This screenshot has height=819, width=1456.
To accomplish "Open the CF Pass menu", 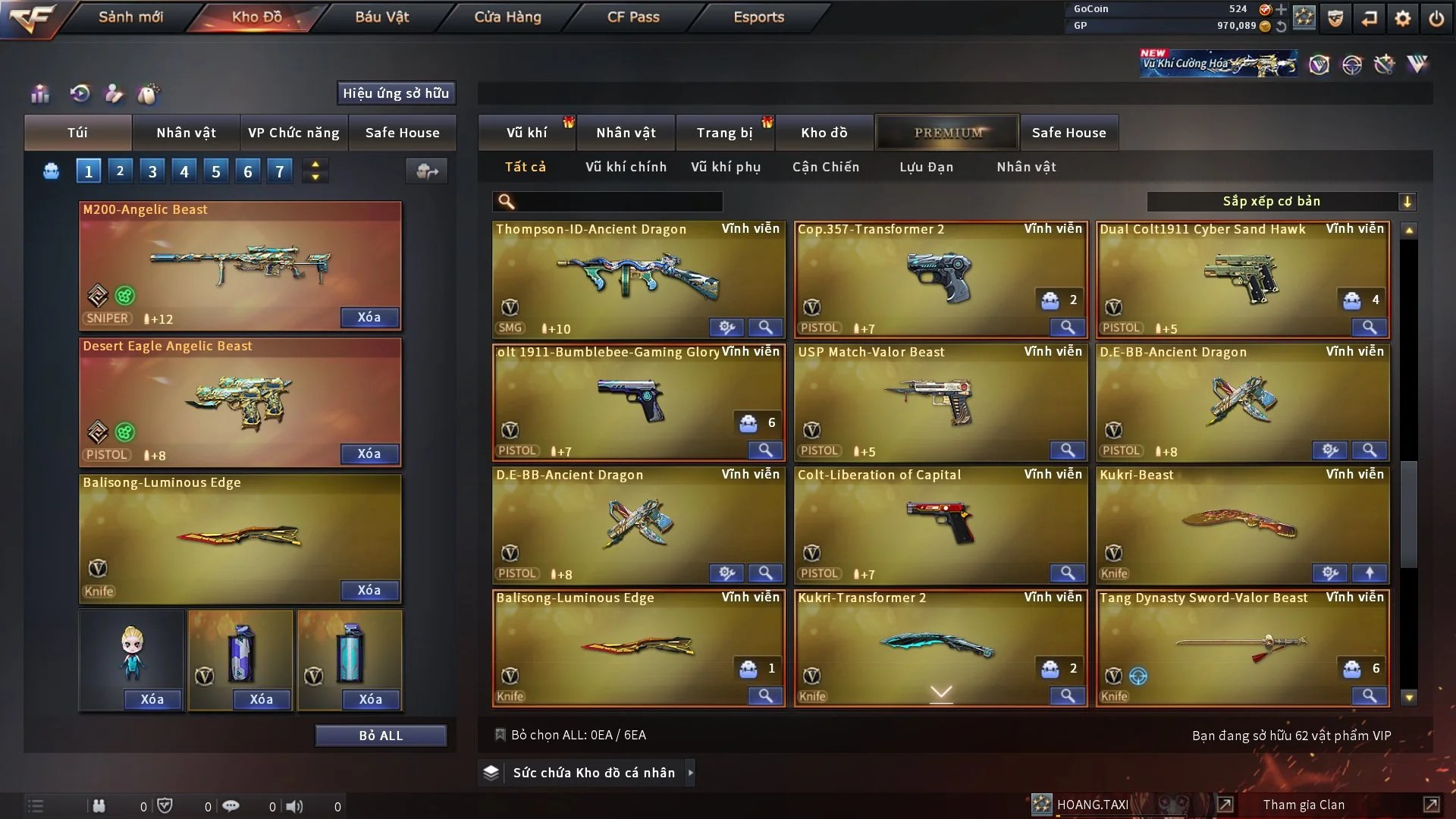I will pyautogui.click(x=633, y=17).
